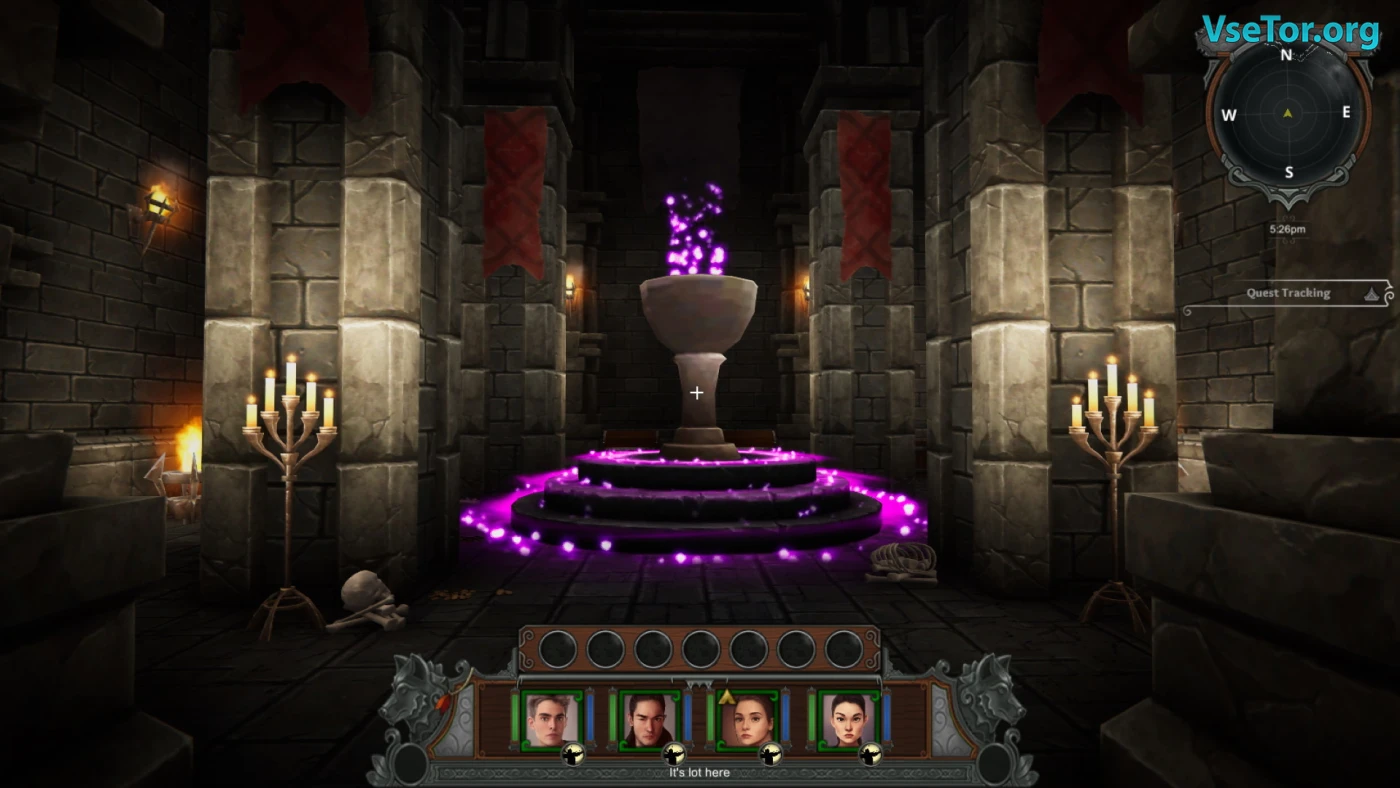Select the dark-haired man with red collar

click(x=649, y=719)
